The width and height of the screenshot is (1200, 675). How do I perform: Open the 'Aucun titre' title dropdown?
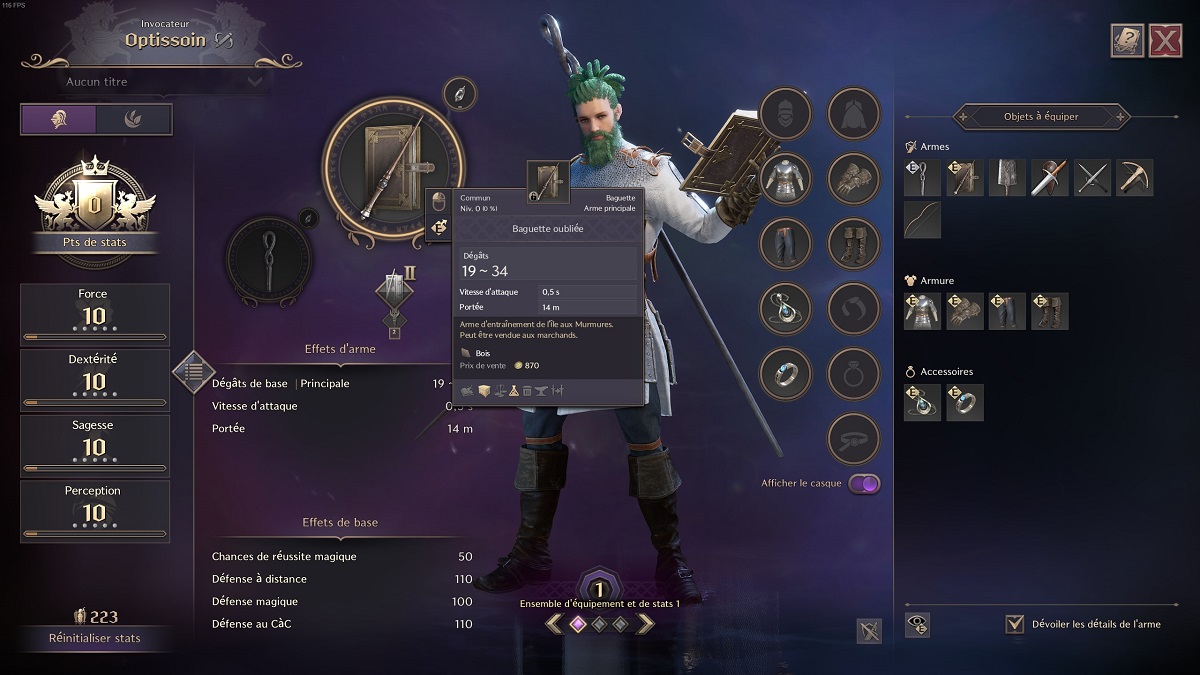point(165,82)
